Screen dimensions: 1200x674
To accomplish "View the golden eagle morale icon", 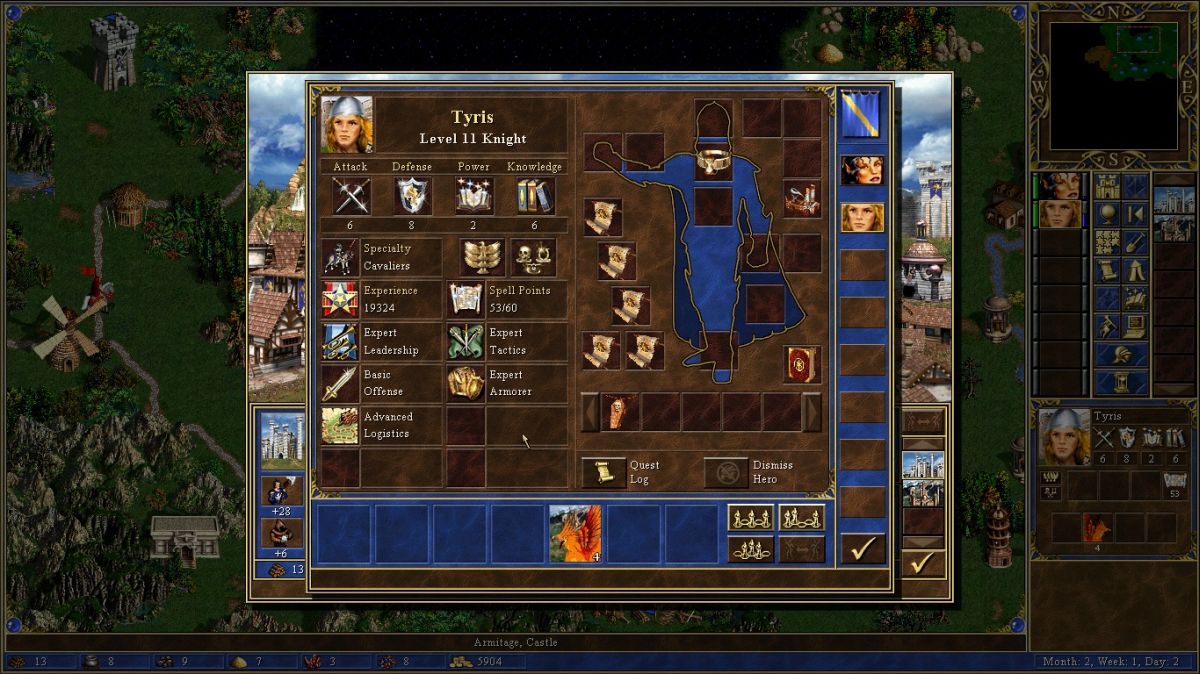I will point(482,257).
